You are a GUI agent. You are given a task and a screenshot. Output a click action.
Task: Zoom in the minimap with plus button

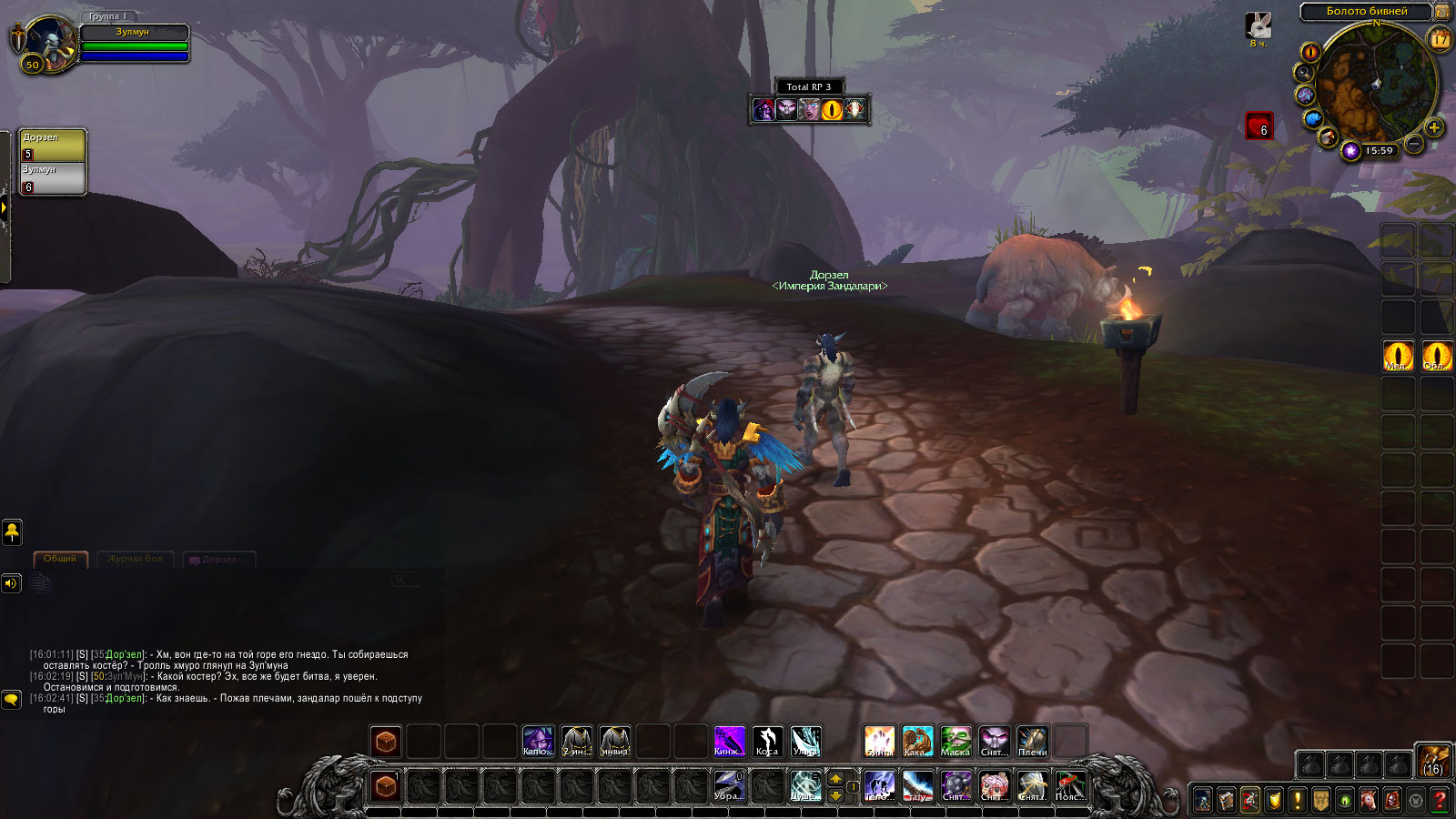click(1434, 127)
